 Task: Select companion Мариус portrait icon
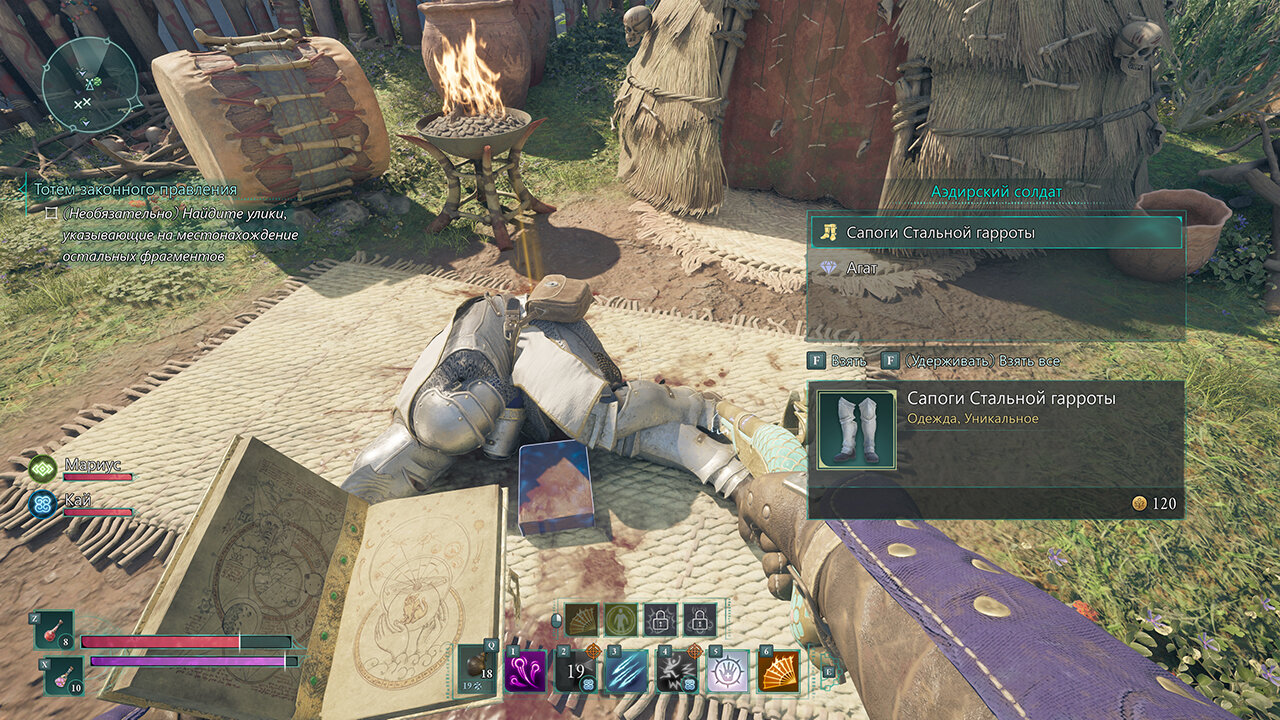42,468
